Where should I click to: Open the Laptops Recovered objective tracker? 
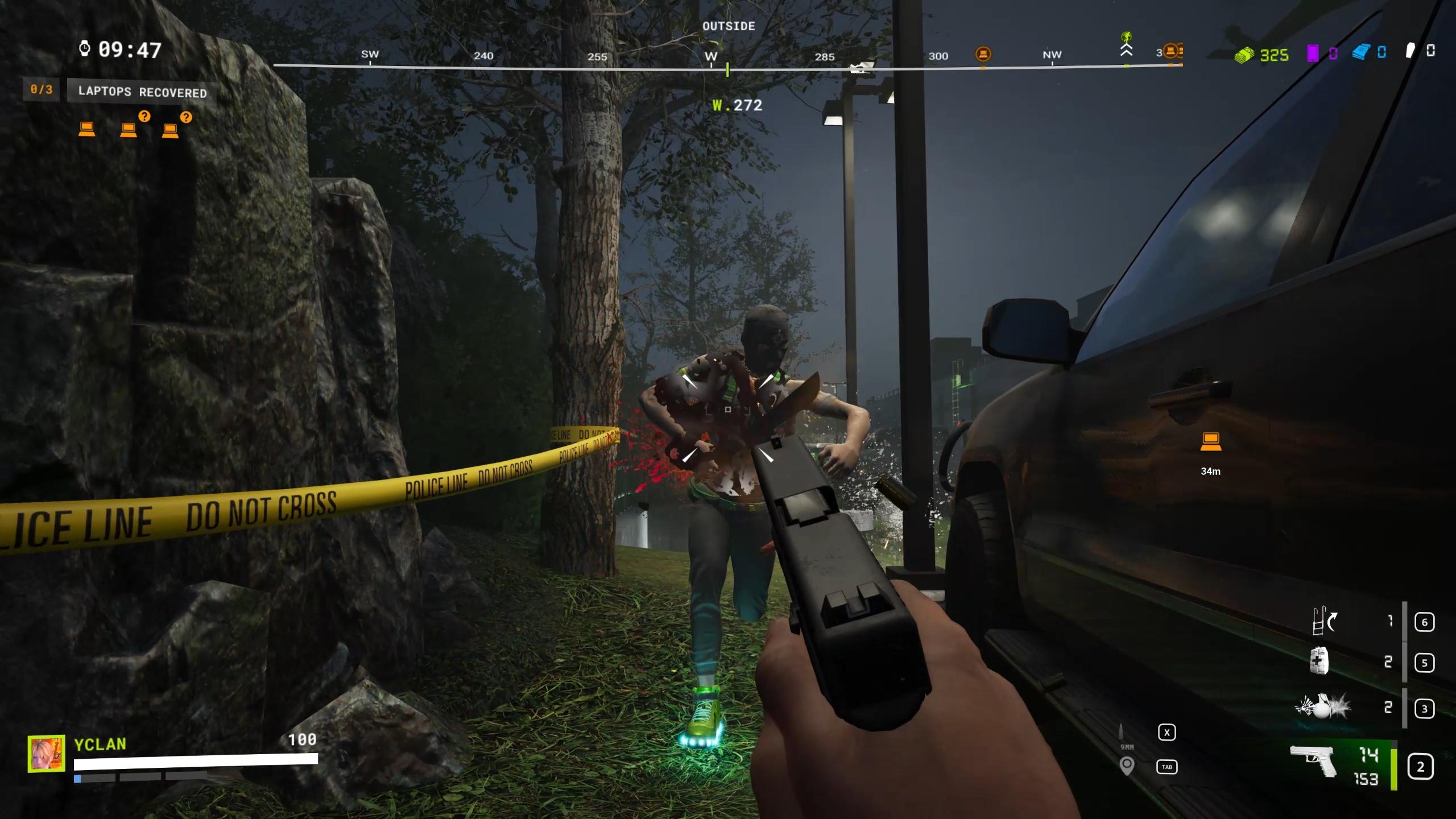tap(142, 92)
